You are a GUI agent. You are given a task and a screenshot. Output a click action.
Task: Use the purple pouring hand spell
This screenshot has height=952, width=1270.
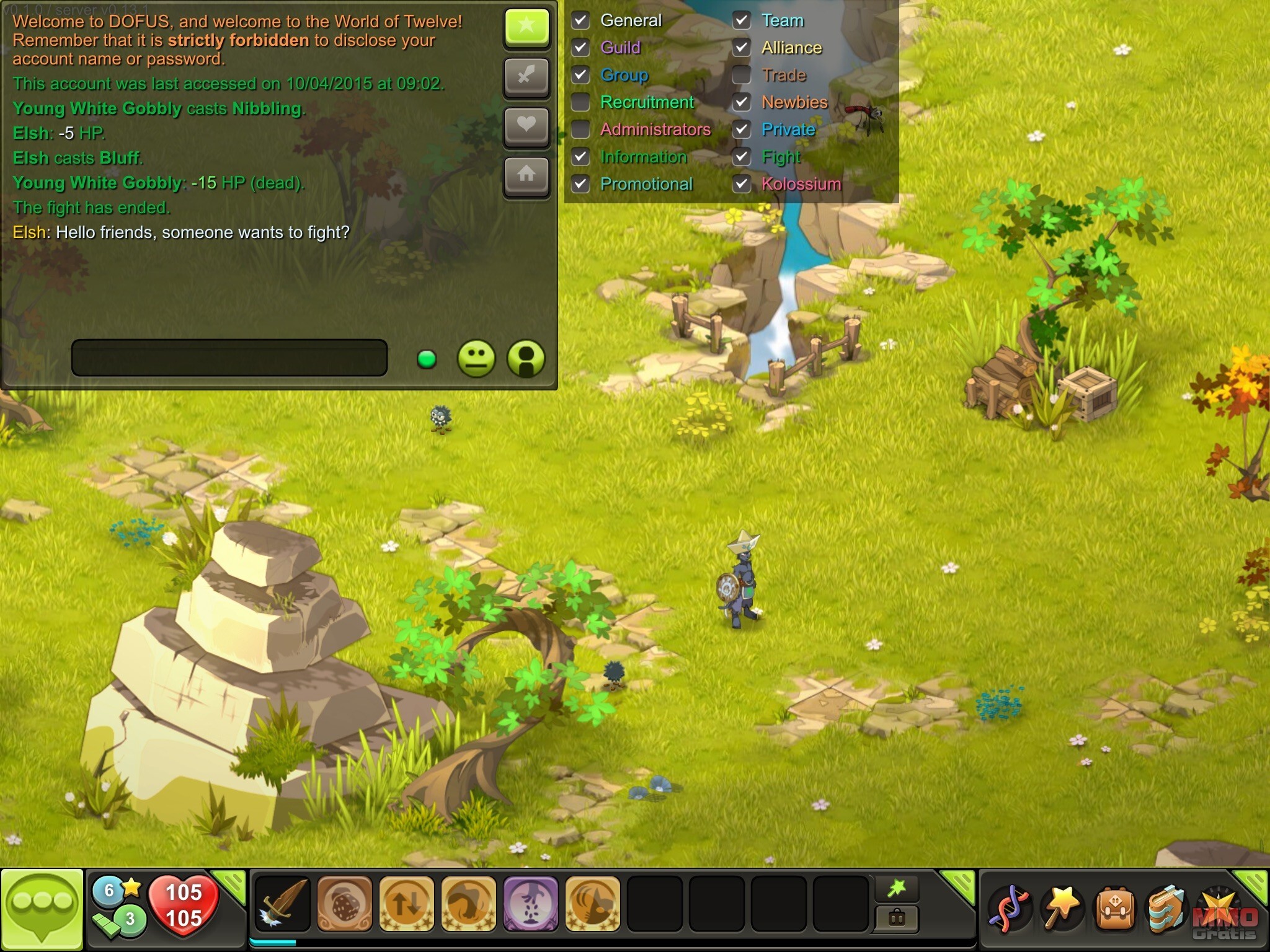[x=531, y=904]
